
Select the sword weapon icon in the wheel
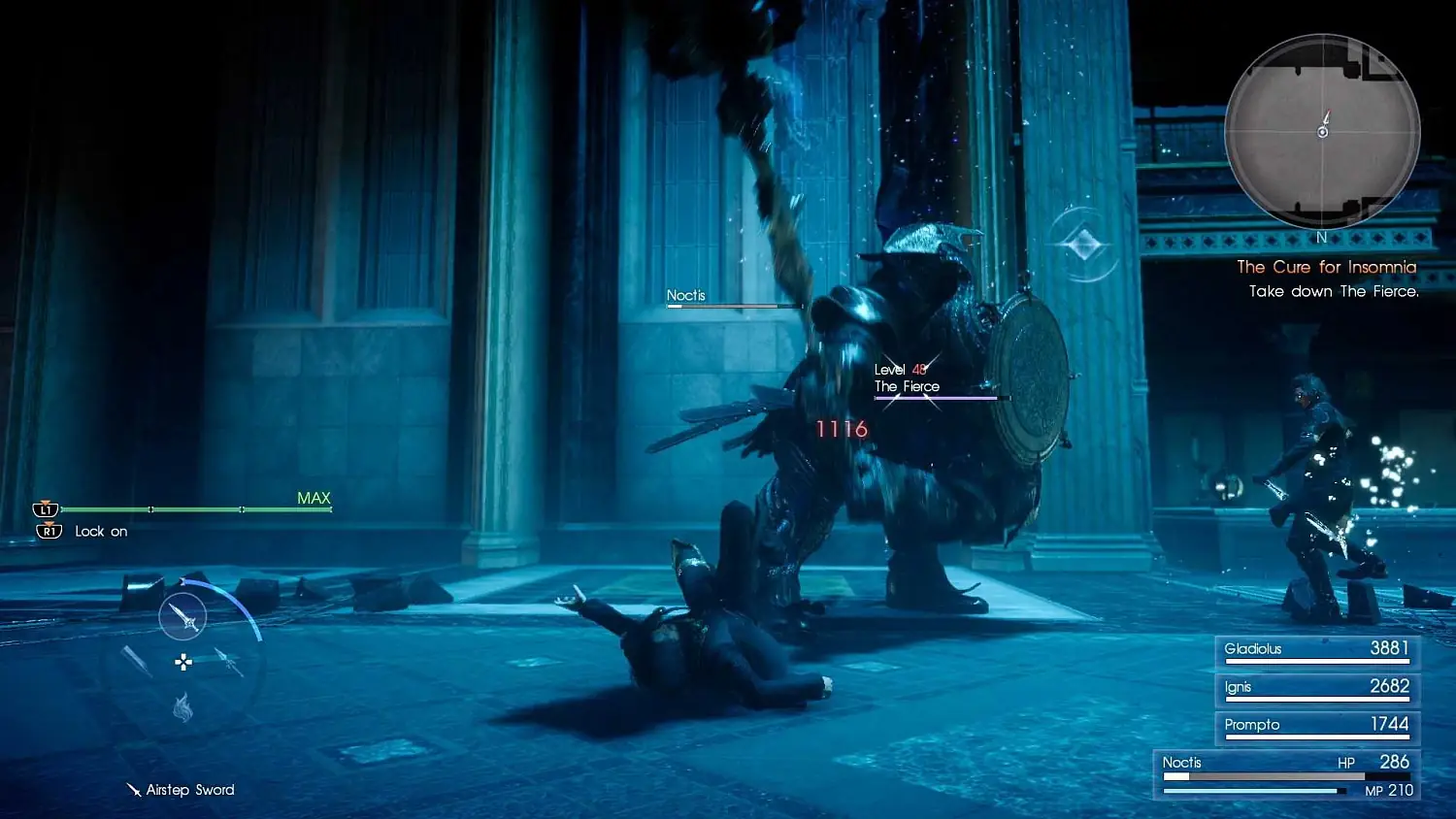coord(183,618)
